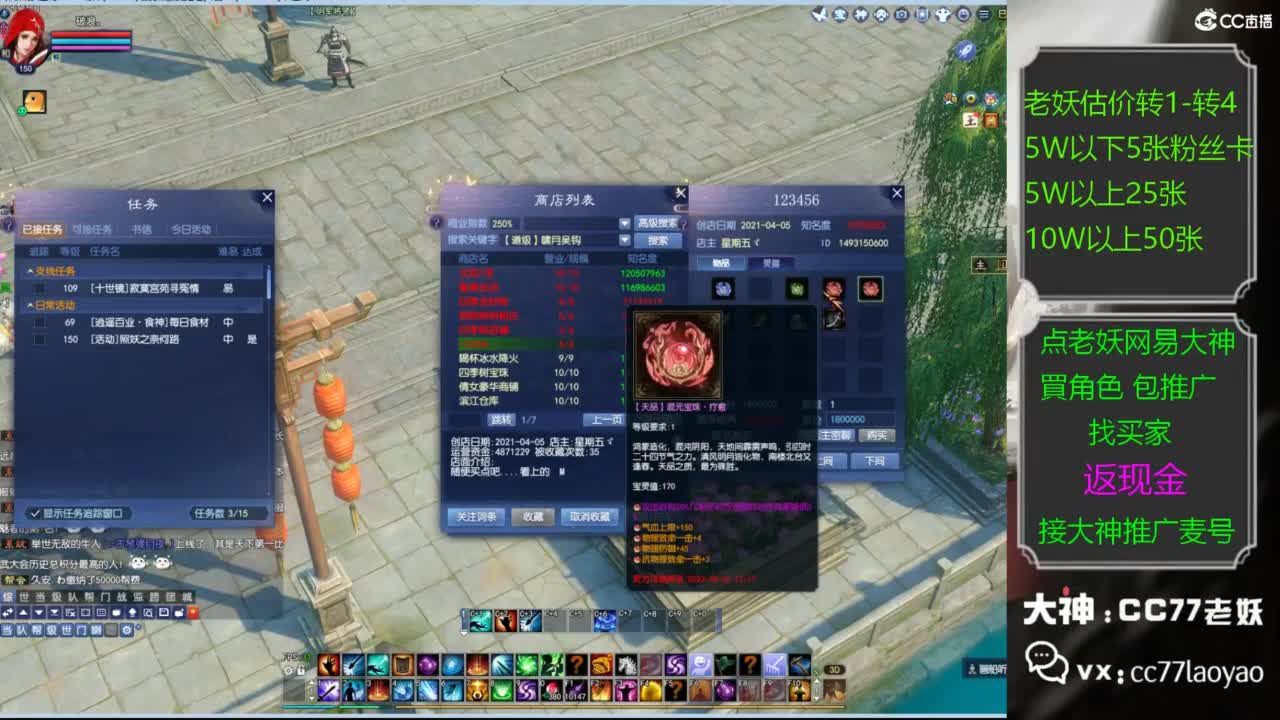
Task: Open the 搜索关键字 dropdown in the shop list
Action: click(x=624, y=240)
